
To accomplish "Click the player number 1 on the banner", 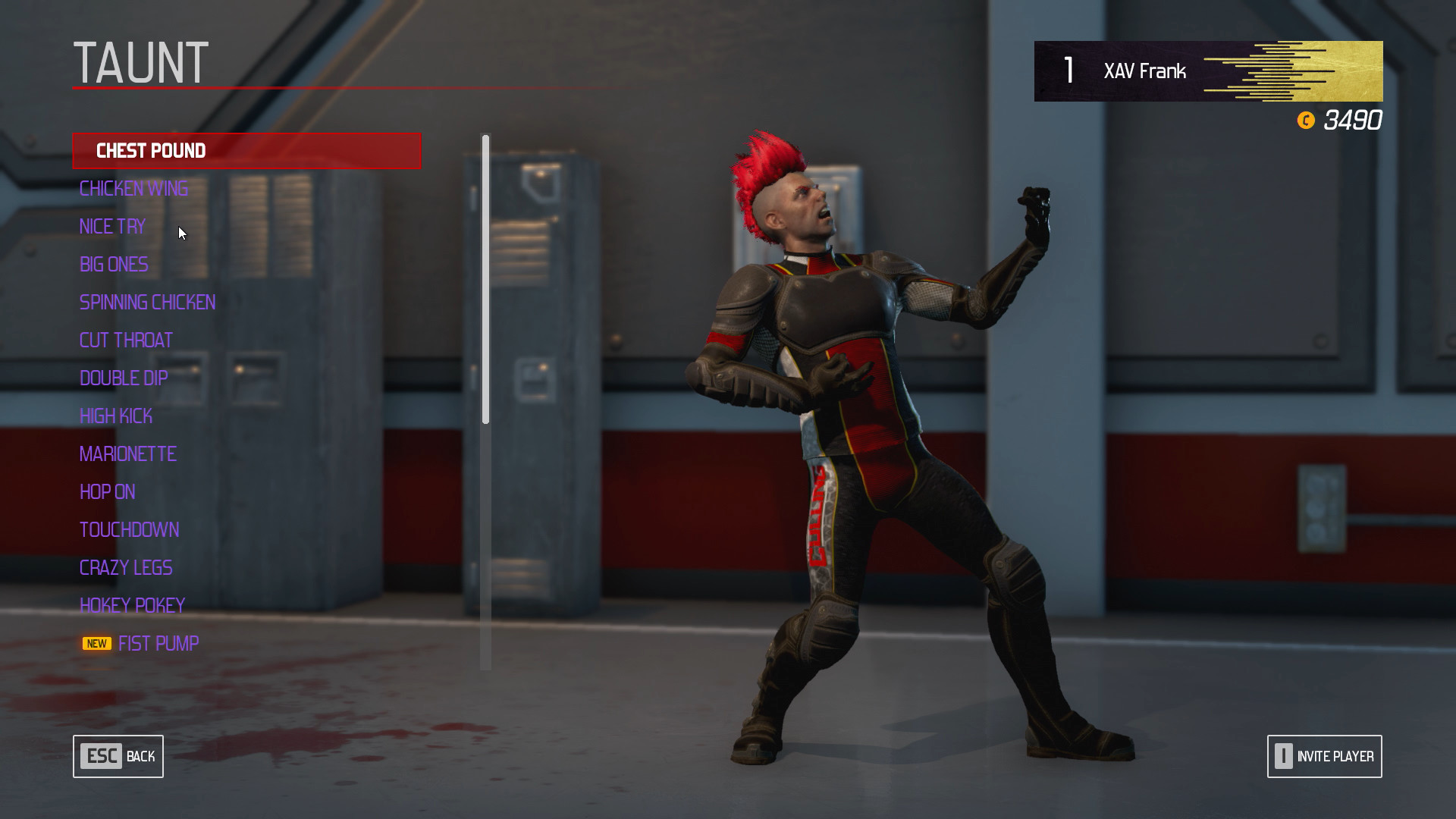I will click(x=1068, y=71).
